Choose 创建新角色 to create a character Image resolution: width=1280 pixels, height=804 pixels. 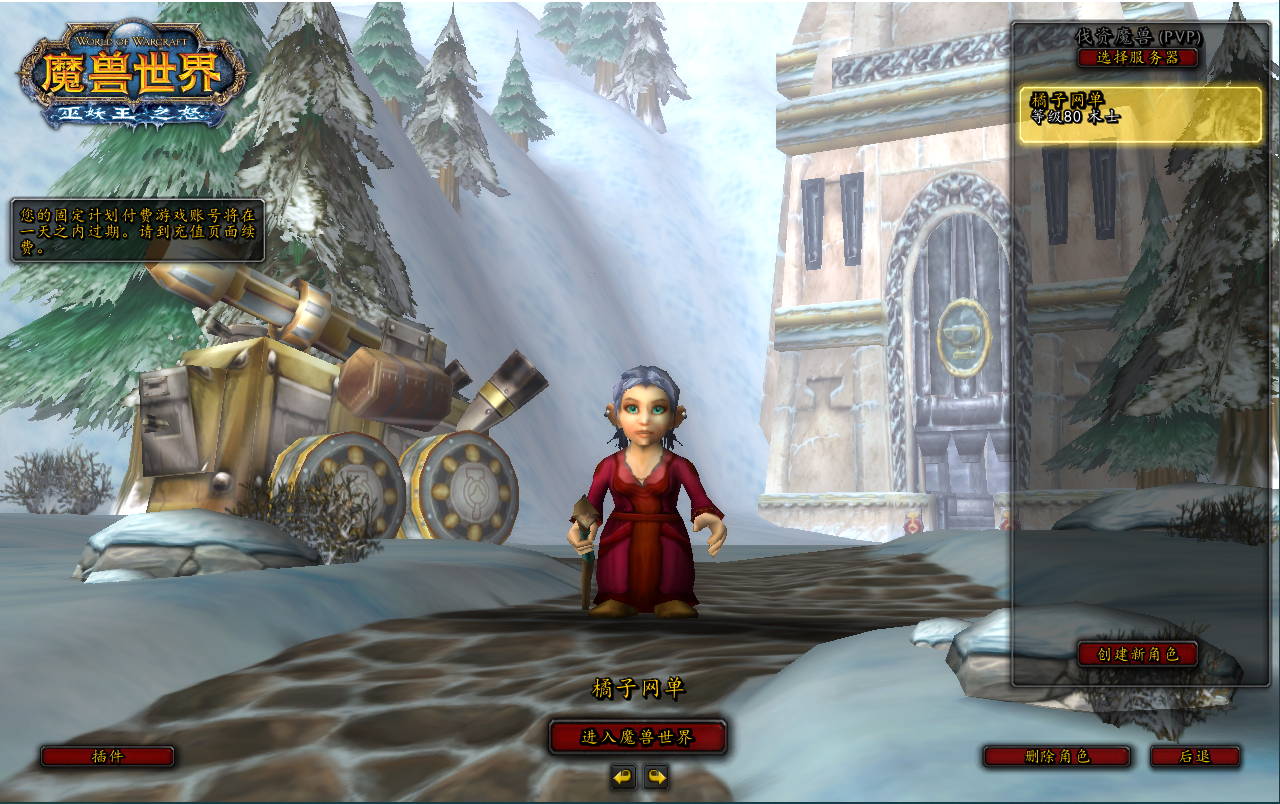[x=1138, y=654]
